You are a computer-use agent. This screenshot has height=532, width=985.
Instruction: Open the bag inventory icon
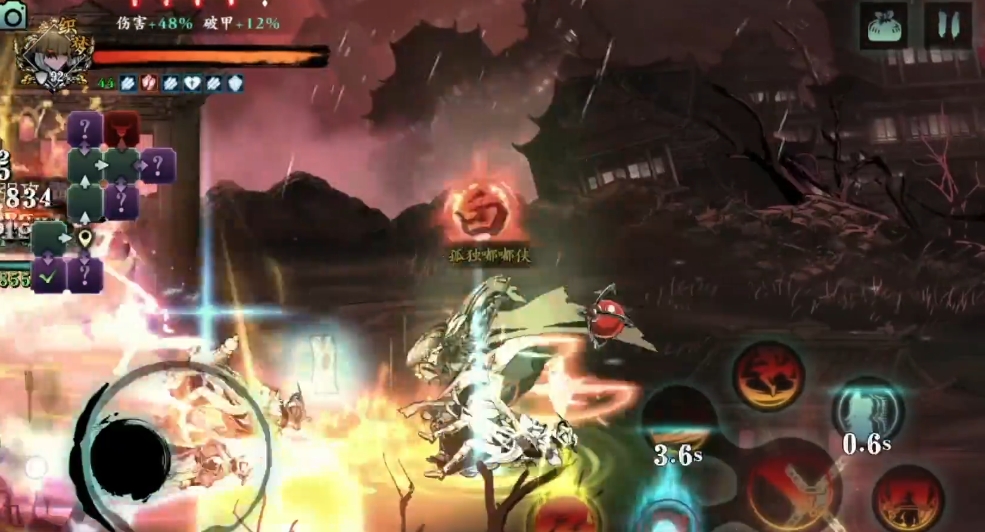[883, 24]
